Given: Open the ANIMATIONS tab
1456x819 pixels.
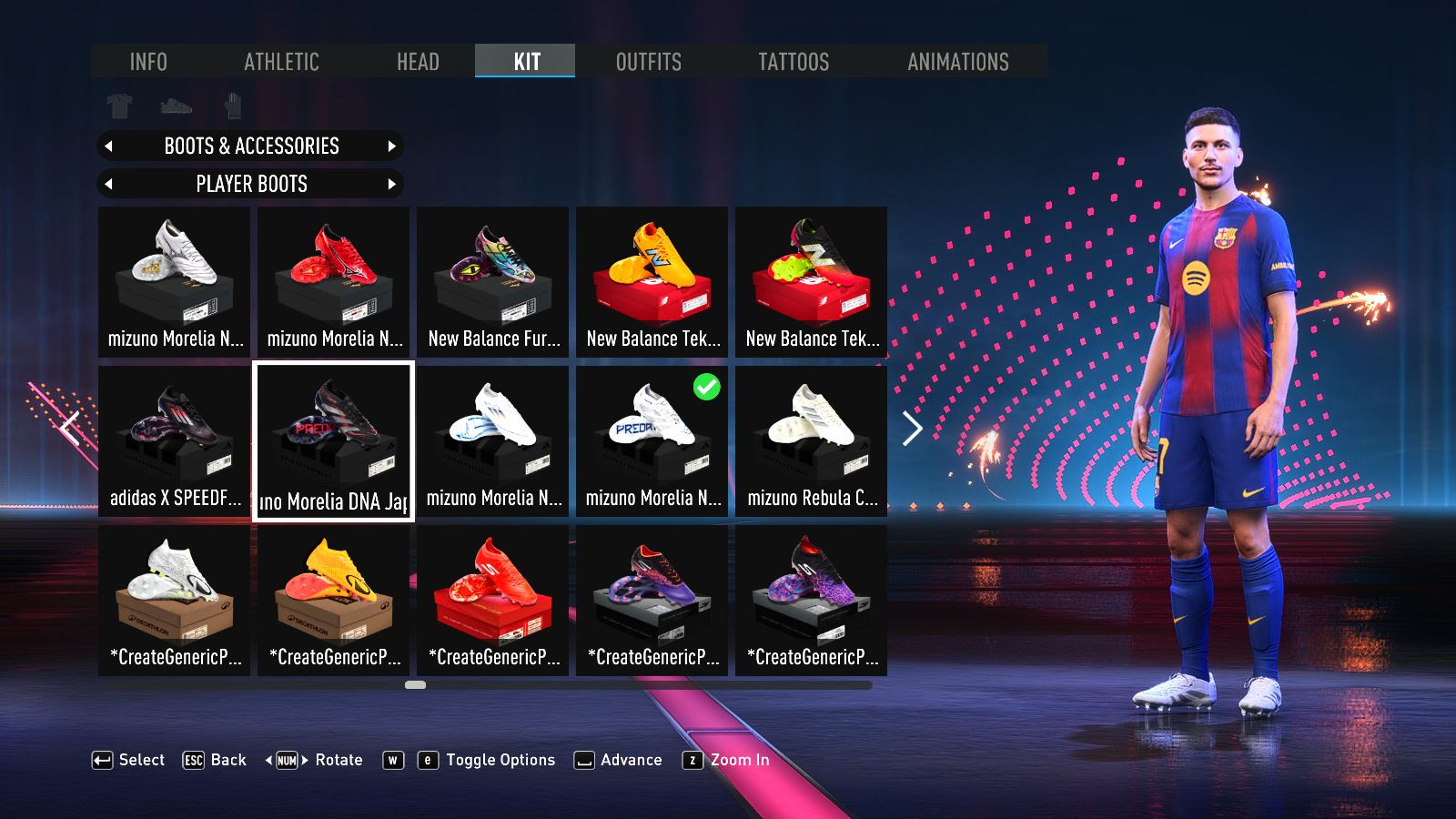Looking at the screenshot, I should tap(957, 62).
